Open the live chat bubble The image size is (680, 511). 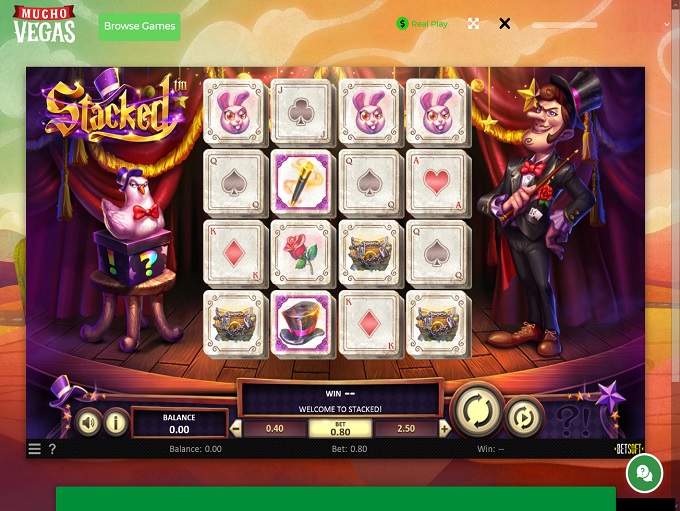pos(645,474)
